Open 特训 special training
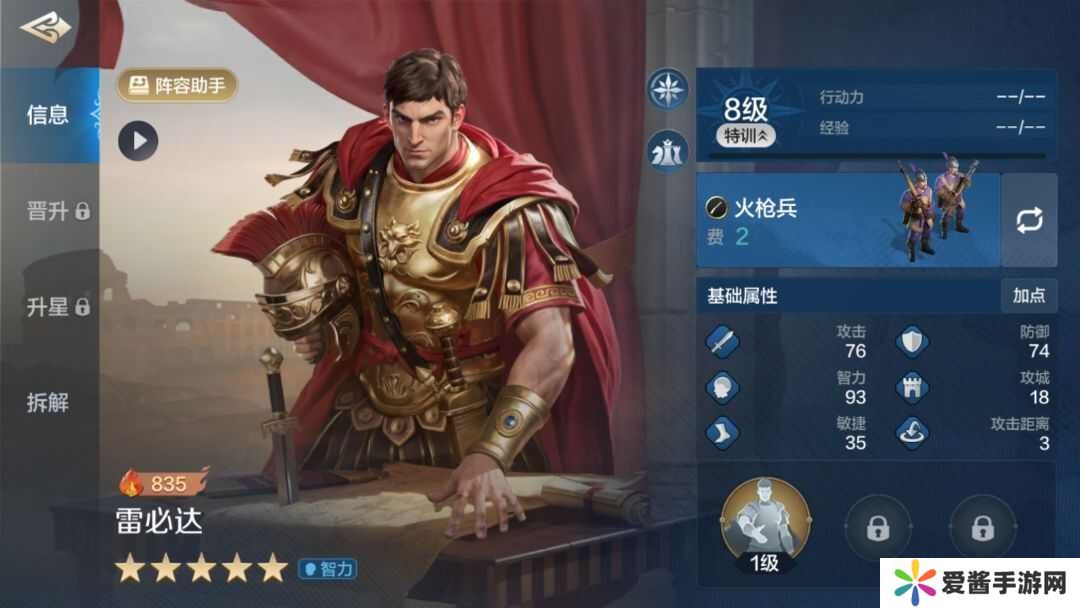Image resolution: width=1080 pixels, height=608 pixels. point(745,136)
